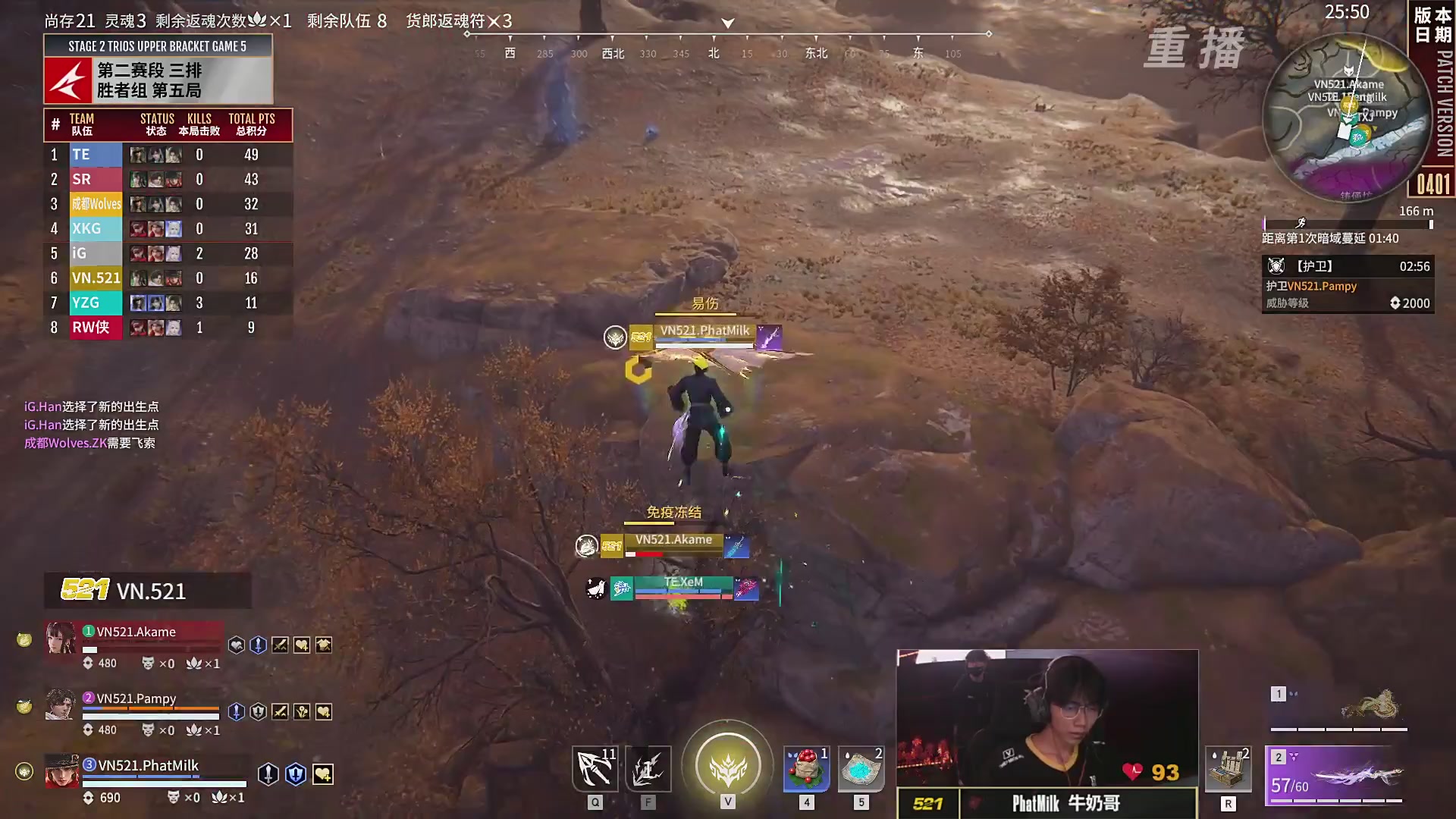Click the 护卫 guard event icon
The image size is (1456, 819).
(1276, 266)
